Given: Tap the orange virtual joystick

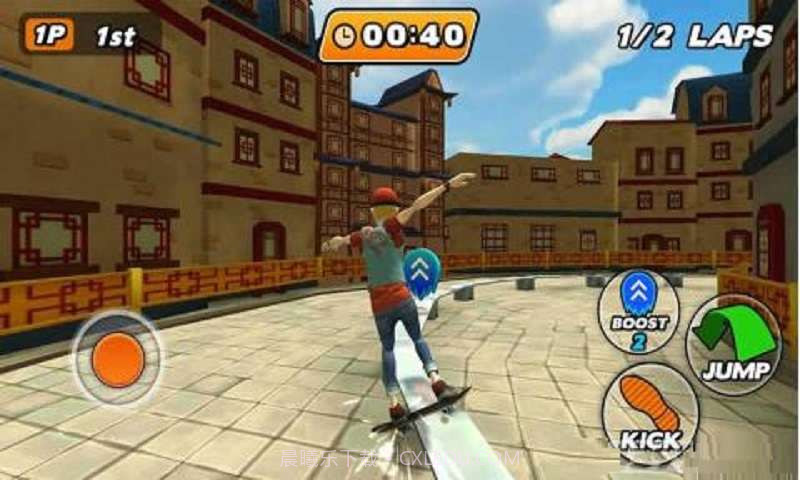Looking at the screenshot, I should point(118,358).
